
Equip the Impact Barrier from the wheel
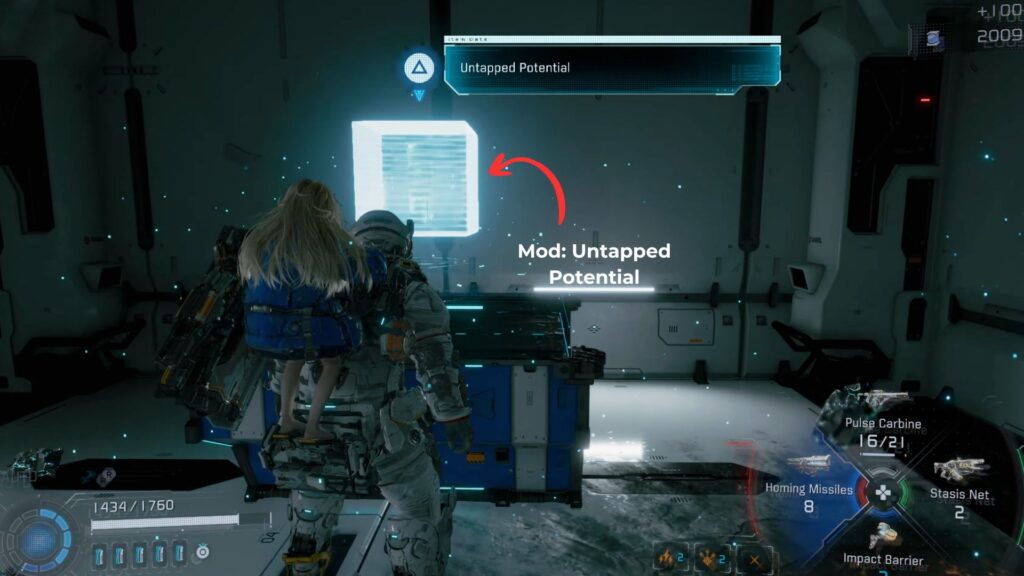click(x=882, y=550)
